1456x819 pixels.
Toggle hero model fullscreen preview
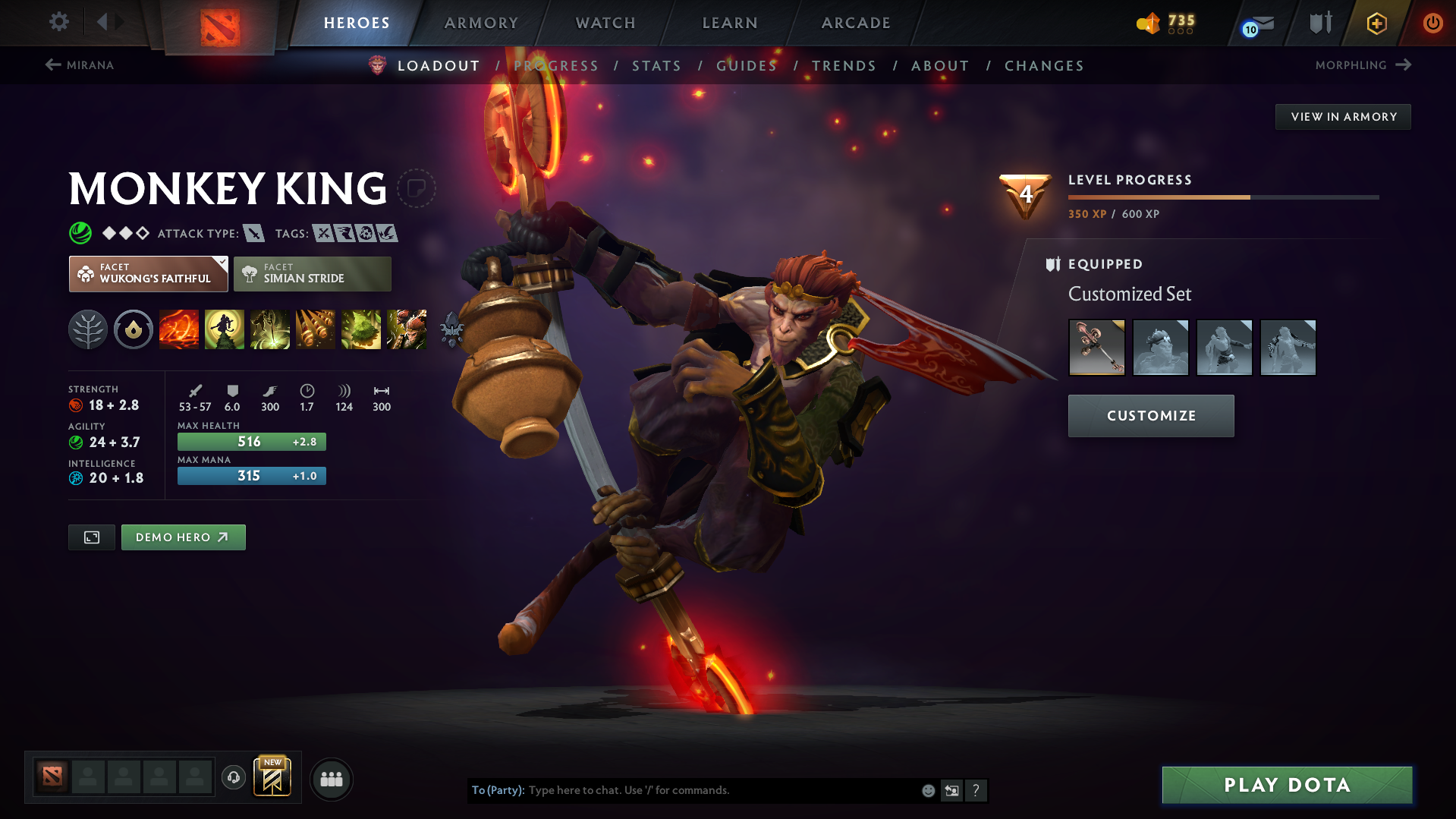coord(91,537)
